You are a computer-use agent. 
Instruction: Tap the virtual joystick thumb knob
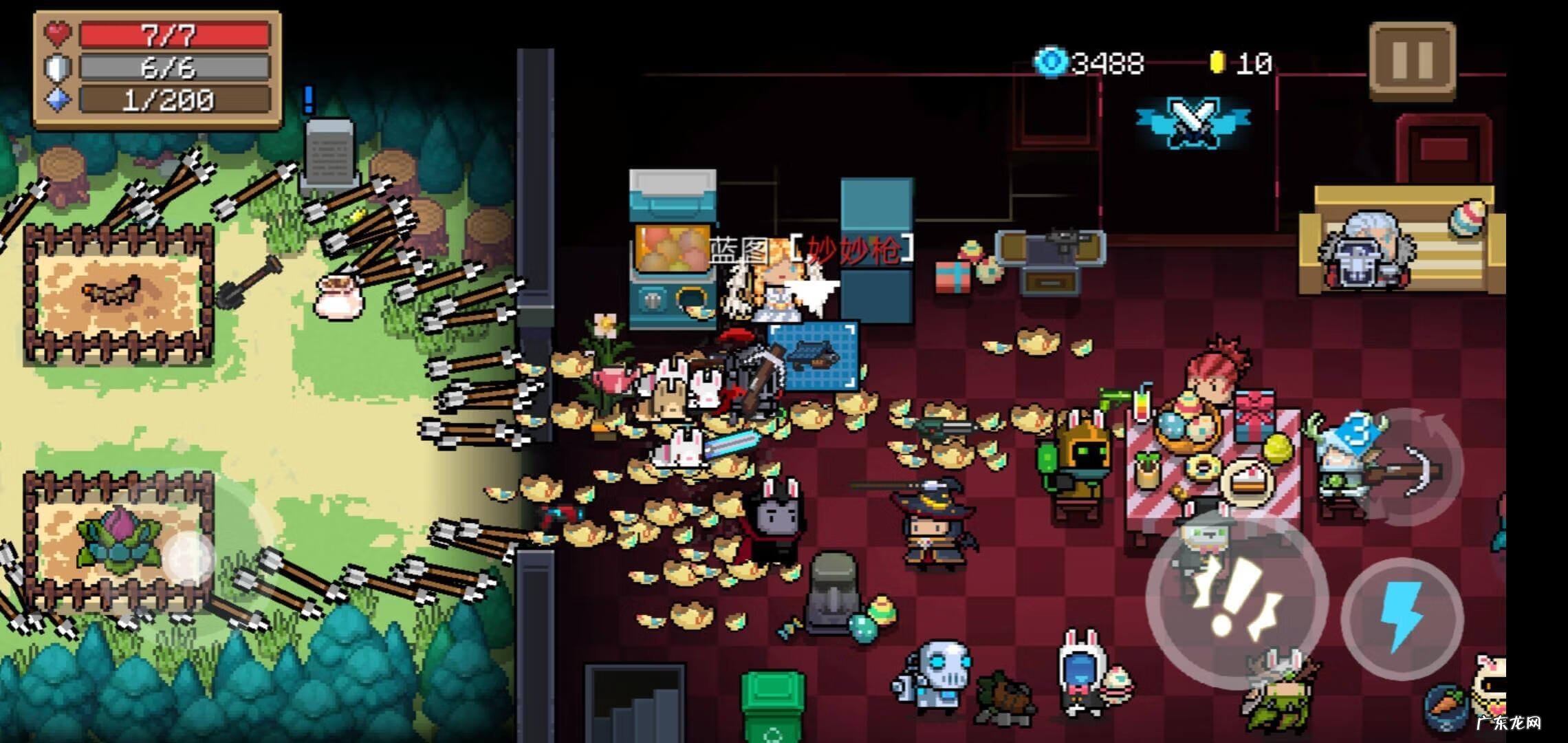coord(188,556)
